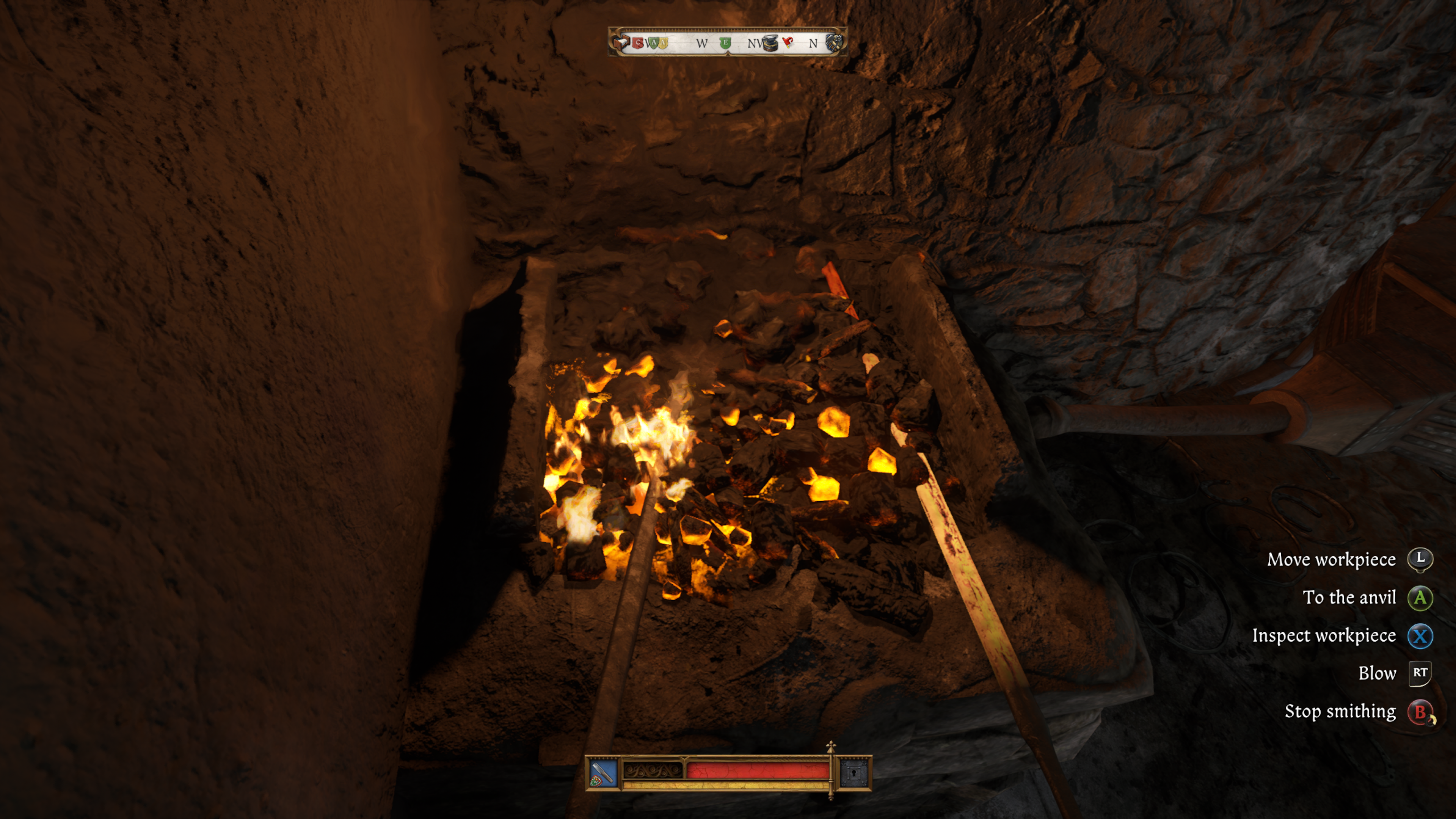
Task: Click the green E shield quest marker
Action: (725, 42)
